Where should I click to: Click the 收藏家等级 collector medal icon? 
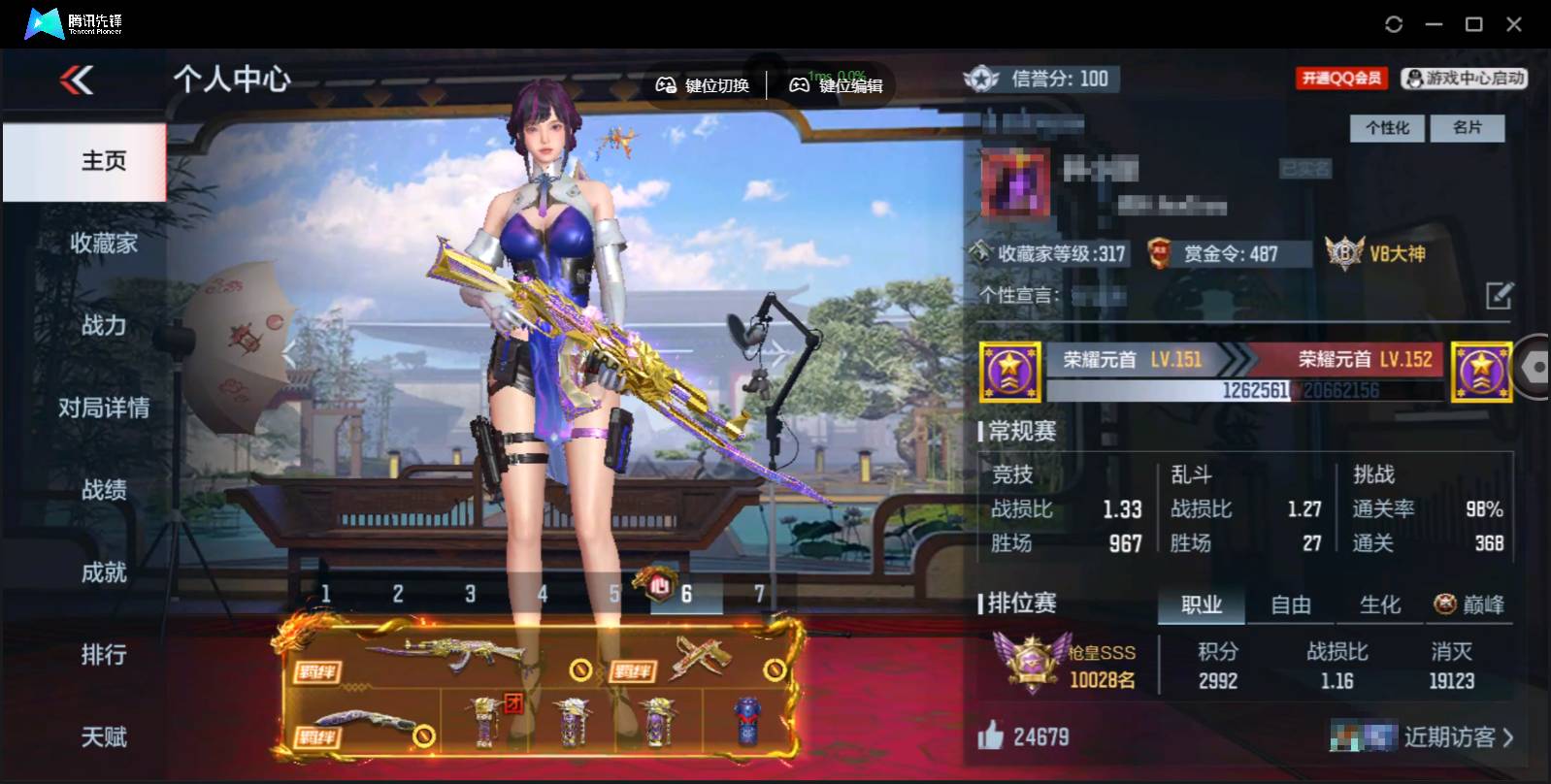(978, 253)
